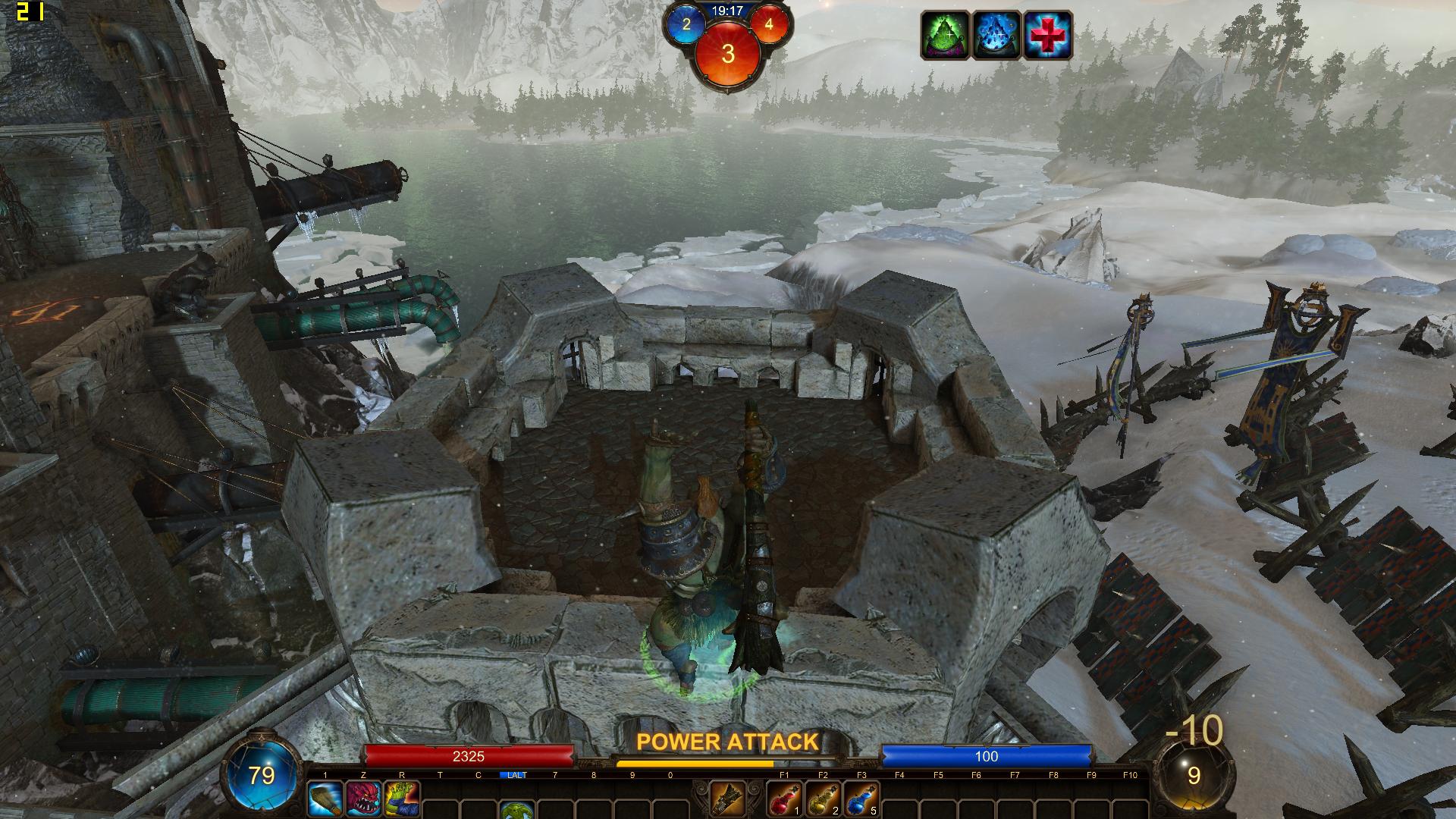Click the blue level 79 orb
This screenshot has height=819, width=1456.
tap(262, 775)
